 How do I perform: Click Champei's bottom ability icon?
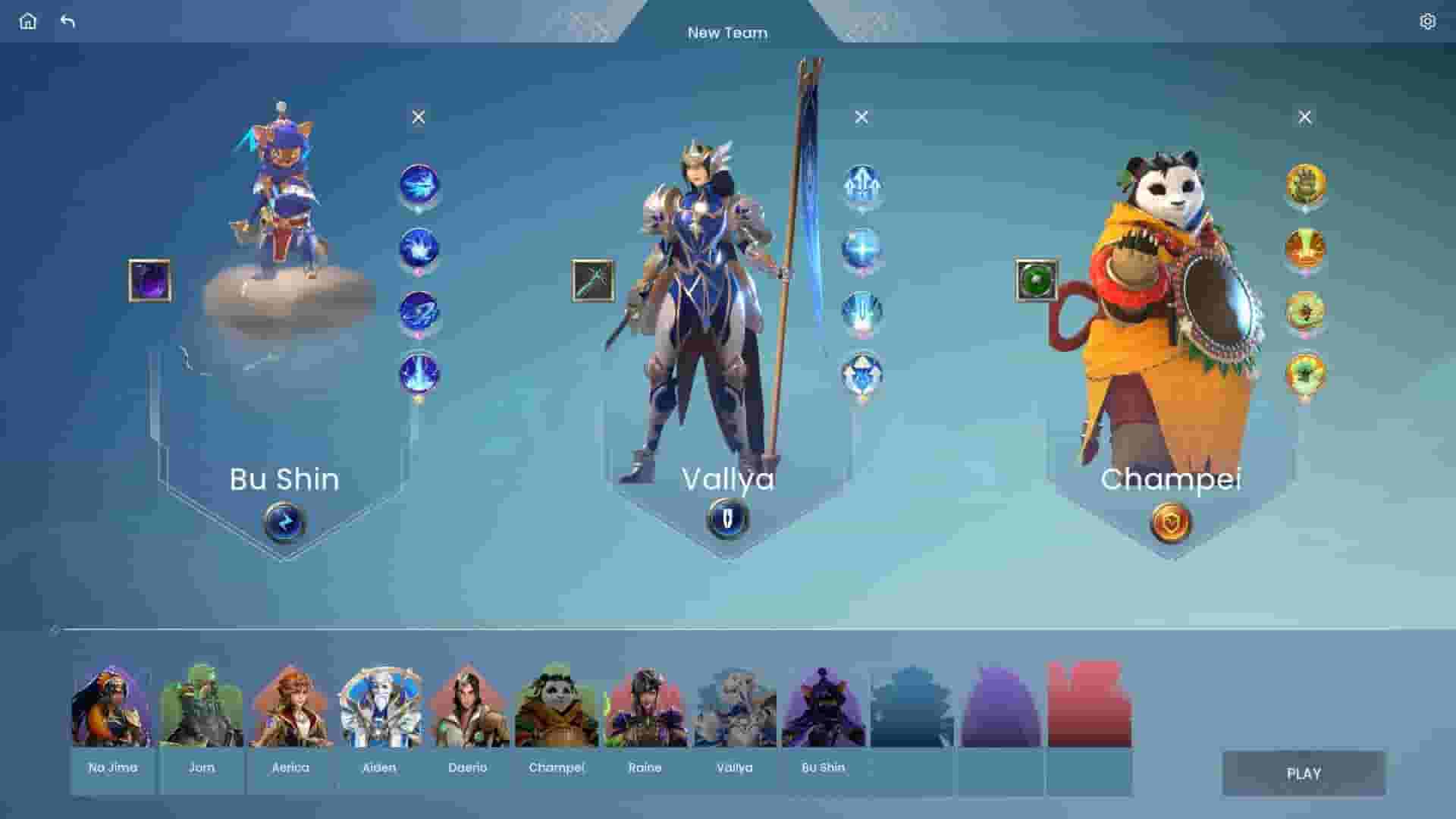1305,373
